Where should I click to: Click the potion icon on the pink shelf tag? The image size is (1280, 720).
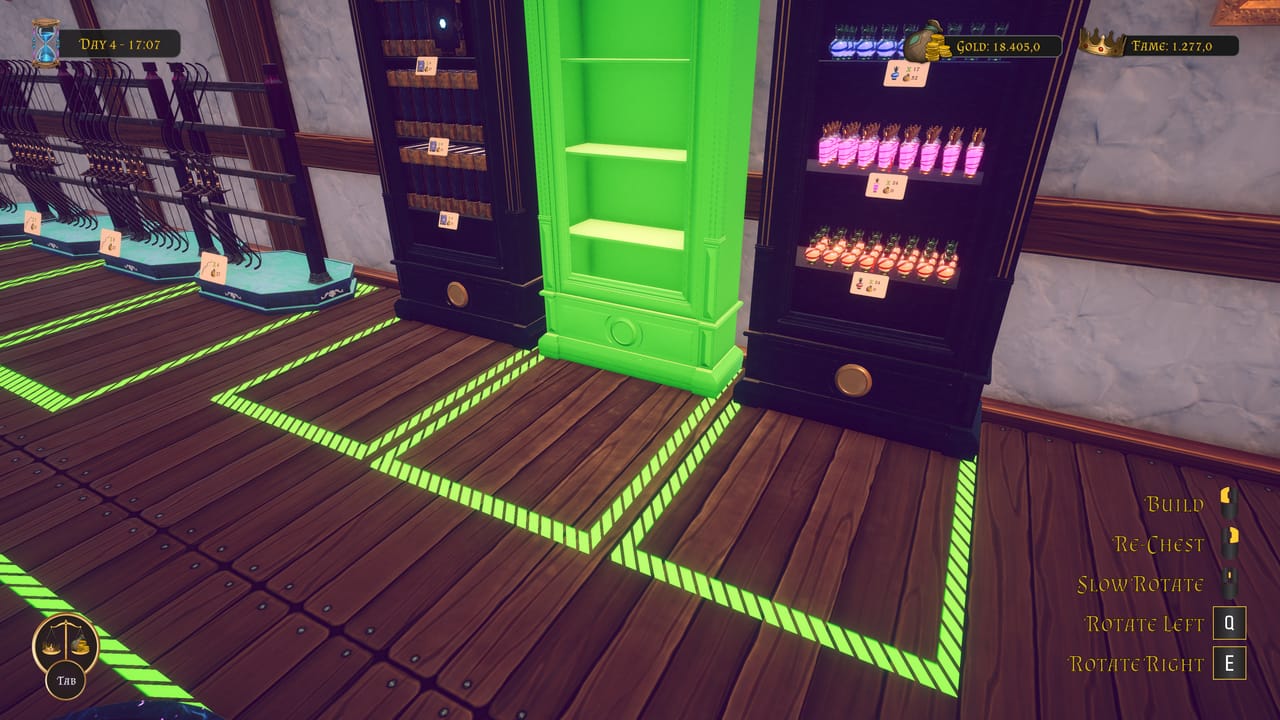click(876, 185)
